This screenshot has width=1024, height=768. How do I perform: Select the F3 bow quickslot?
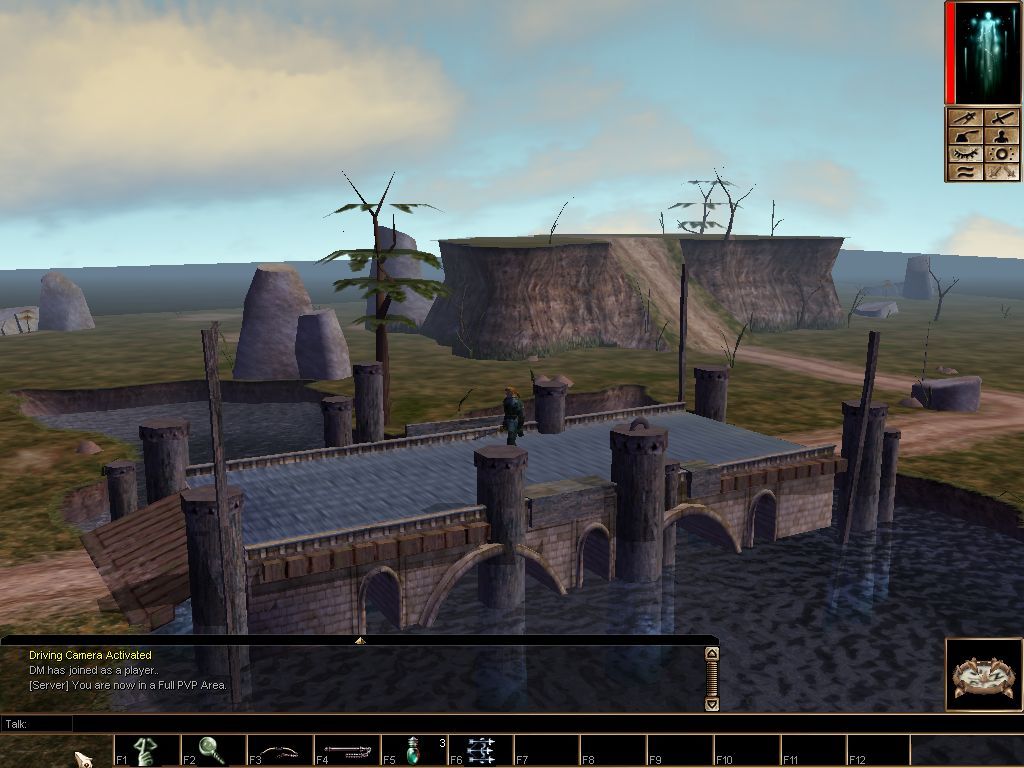[x=280, y=750]
